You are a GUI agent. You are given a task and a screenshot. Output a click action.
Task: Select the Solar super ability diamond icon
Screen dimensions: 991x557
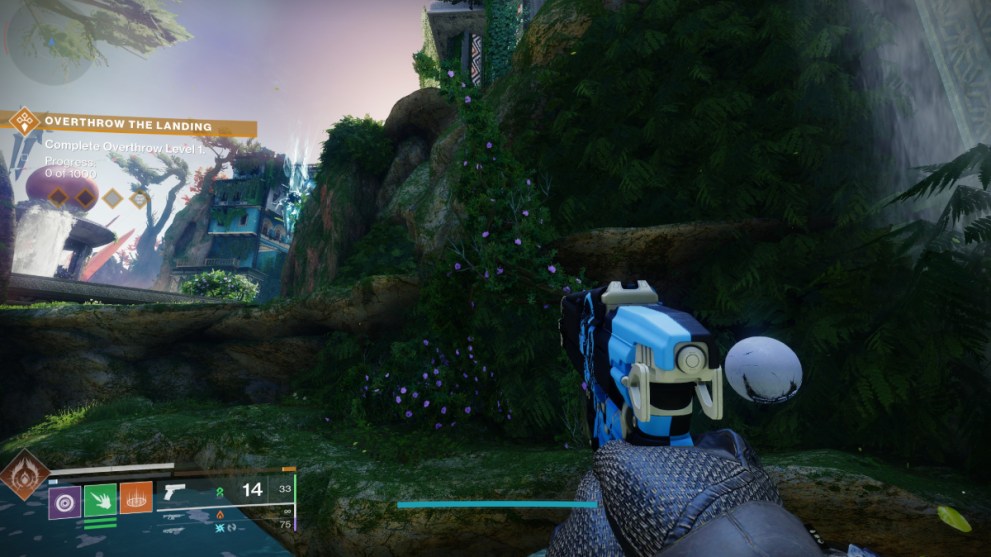pos(24,474)
